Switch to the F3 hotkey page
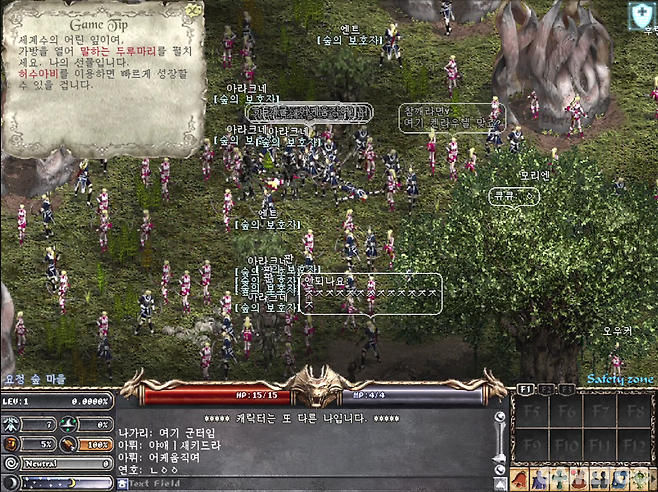The height and width of the screenshot is (492, 658). pos(566,388)
